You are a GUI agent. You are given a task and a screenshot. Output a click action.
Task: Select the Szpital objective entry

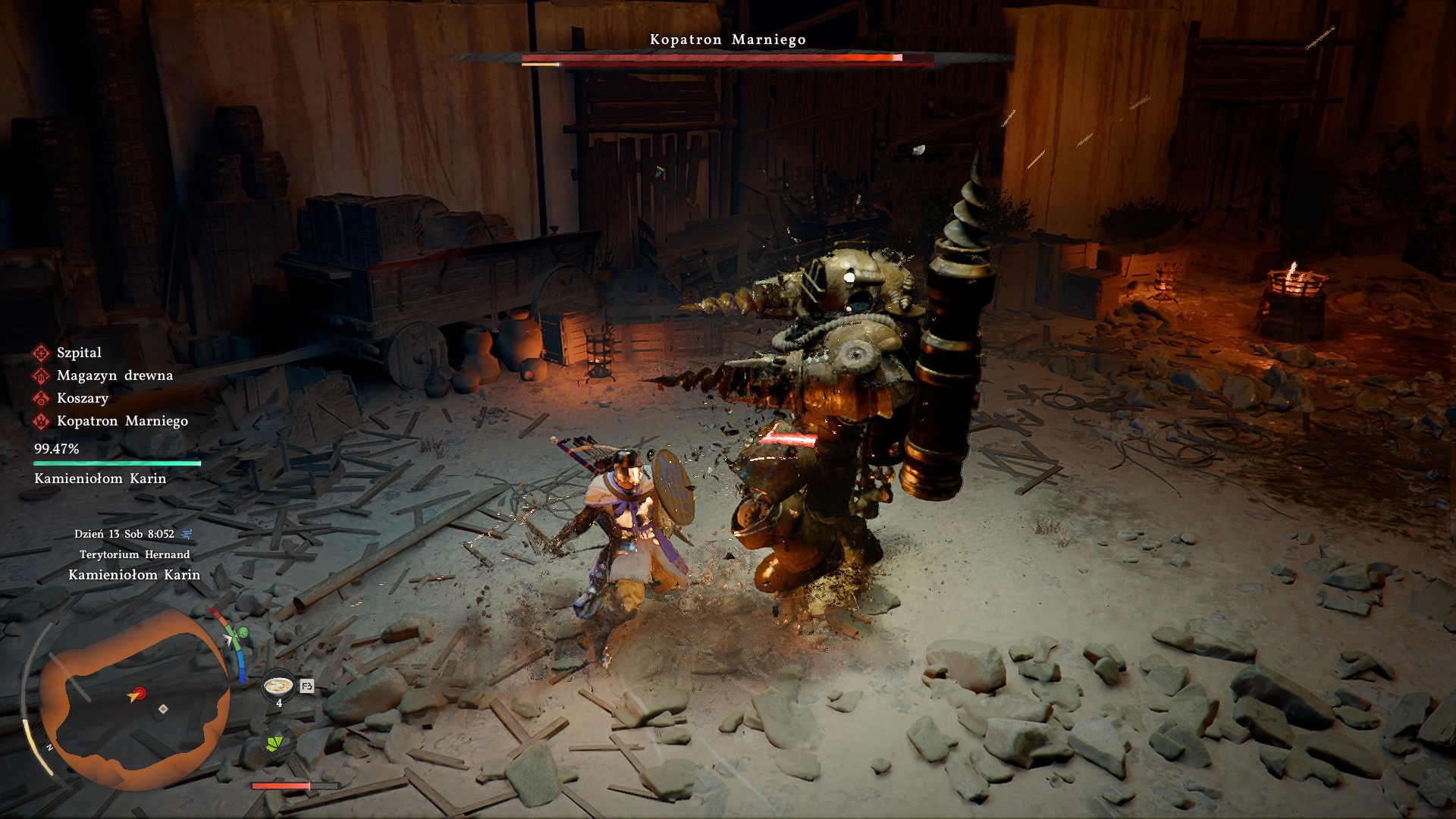pos(78,353)
